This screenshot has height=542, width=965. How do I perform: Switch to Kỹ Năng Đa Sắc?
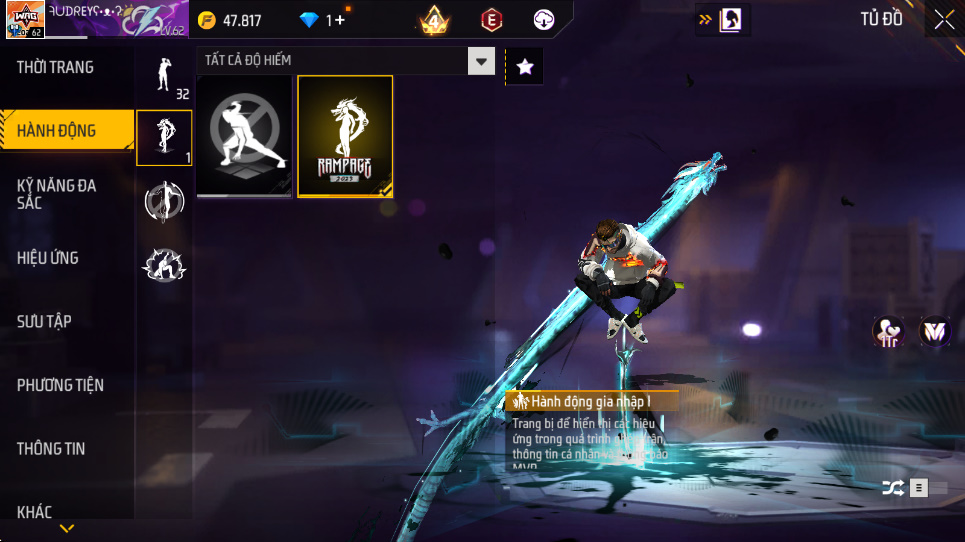coord(57,194)
